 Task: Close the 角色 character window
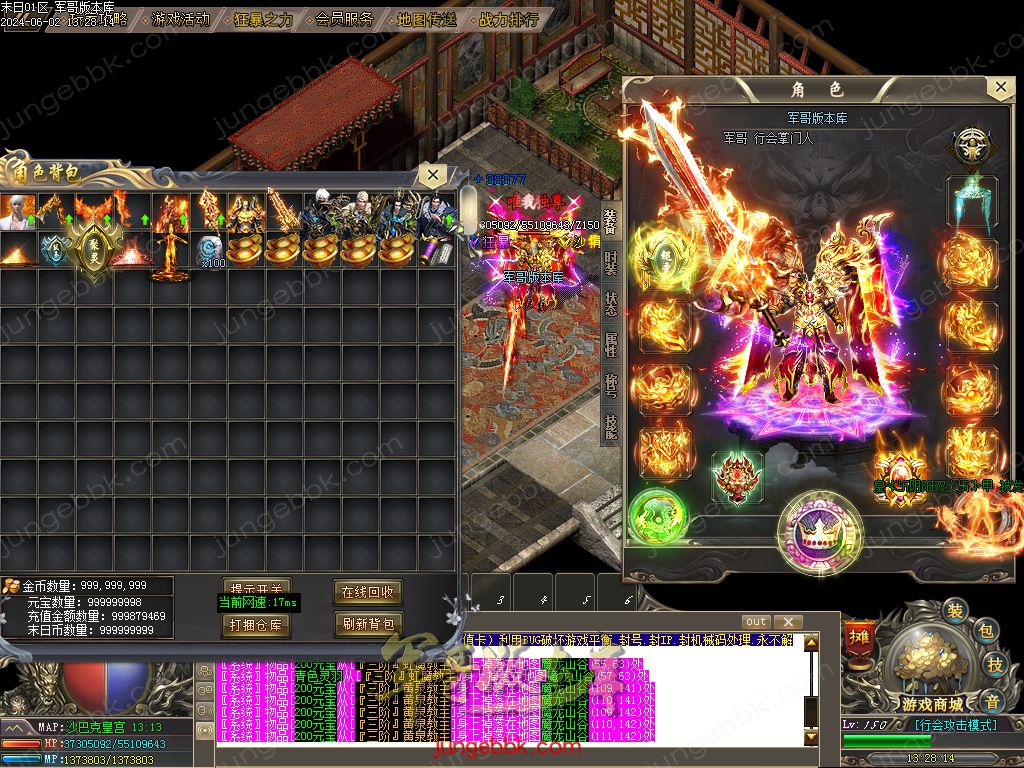[1000, 88]
